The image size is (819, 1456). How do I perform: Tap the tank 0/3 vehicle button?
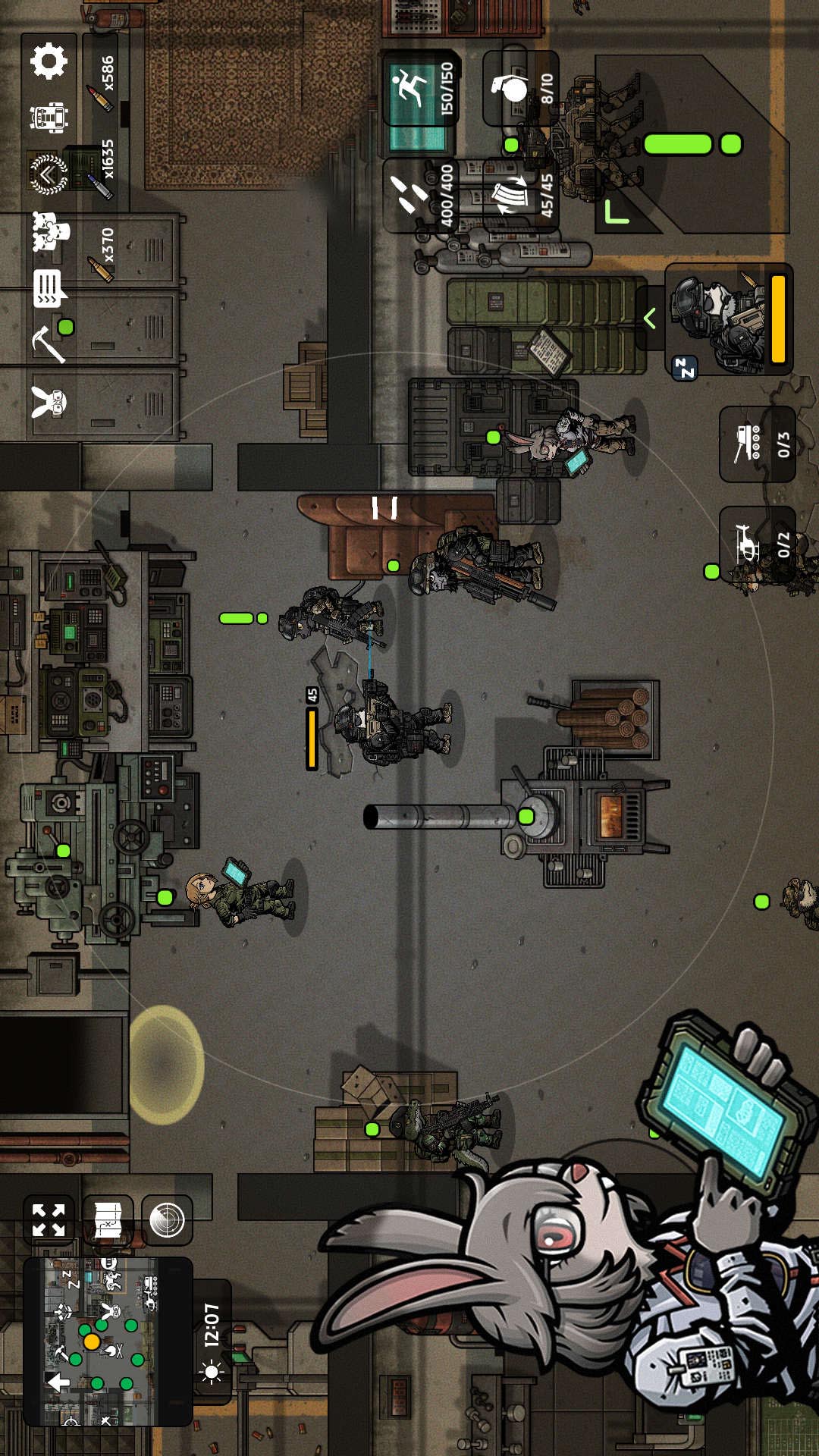pos(757,444)
